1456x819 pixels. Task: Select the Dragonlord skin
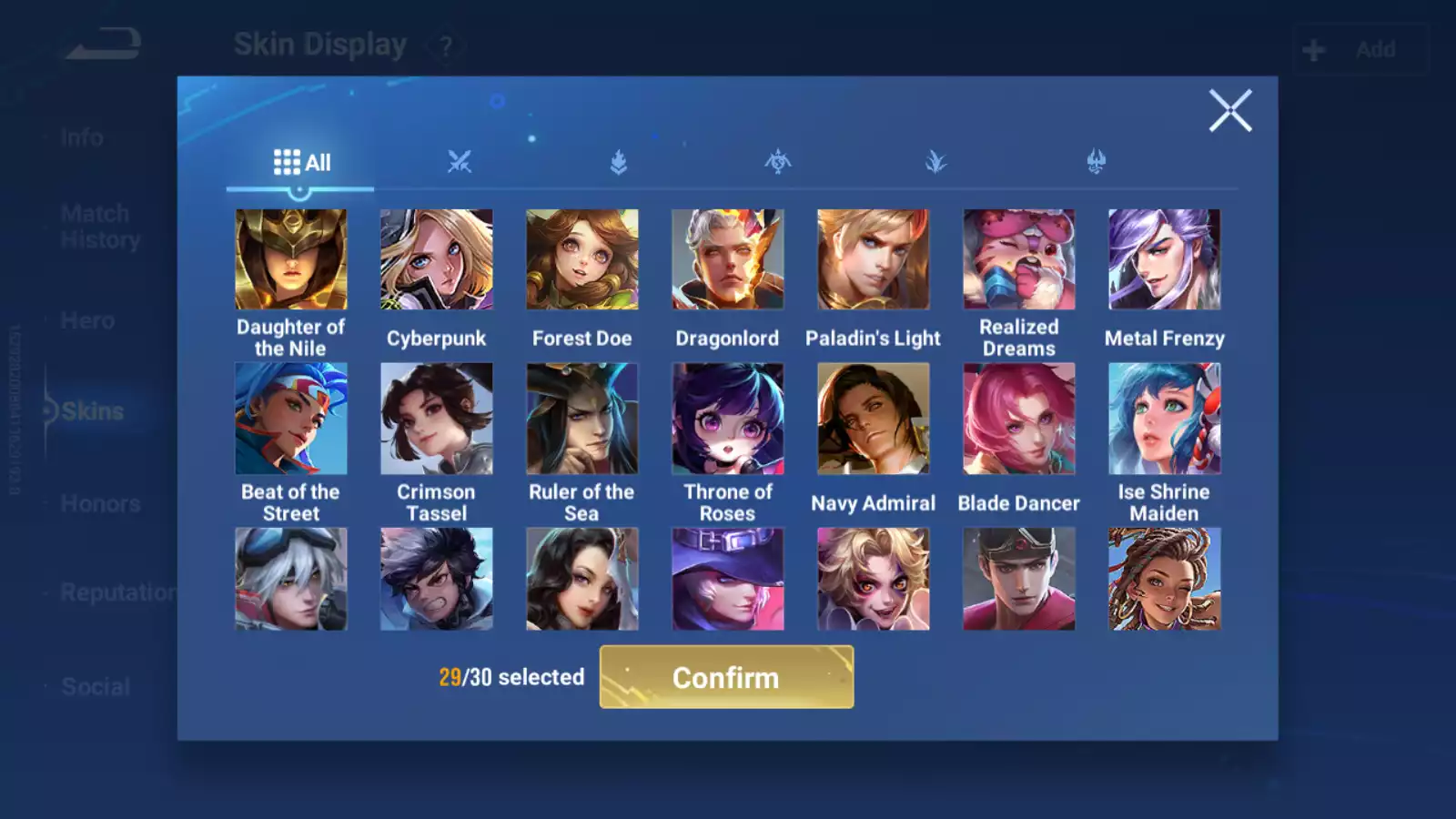coord(728,259)
